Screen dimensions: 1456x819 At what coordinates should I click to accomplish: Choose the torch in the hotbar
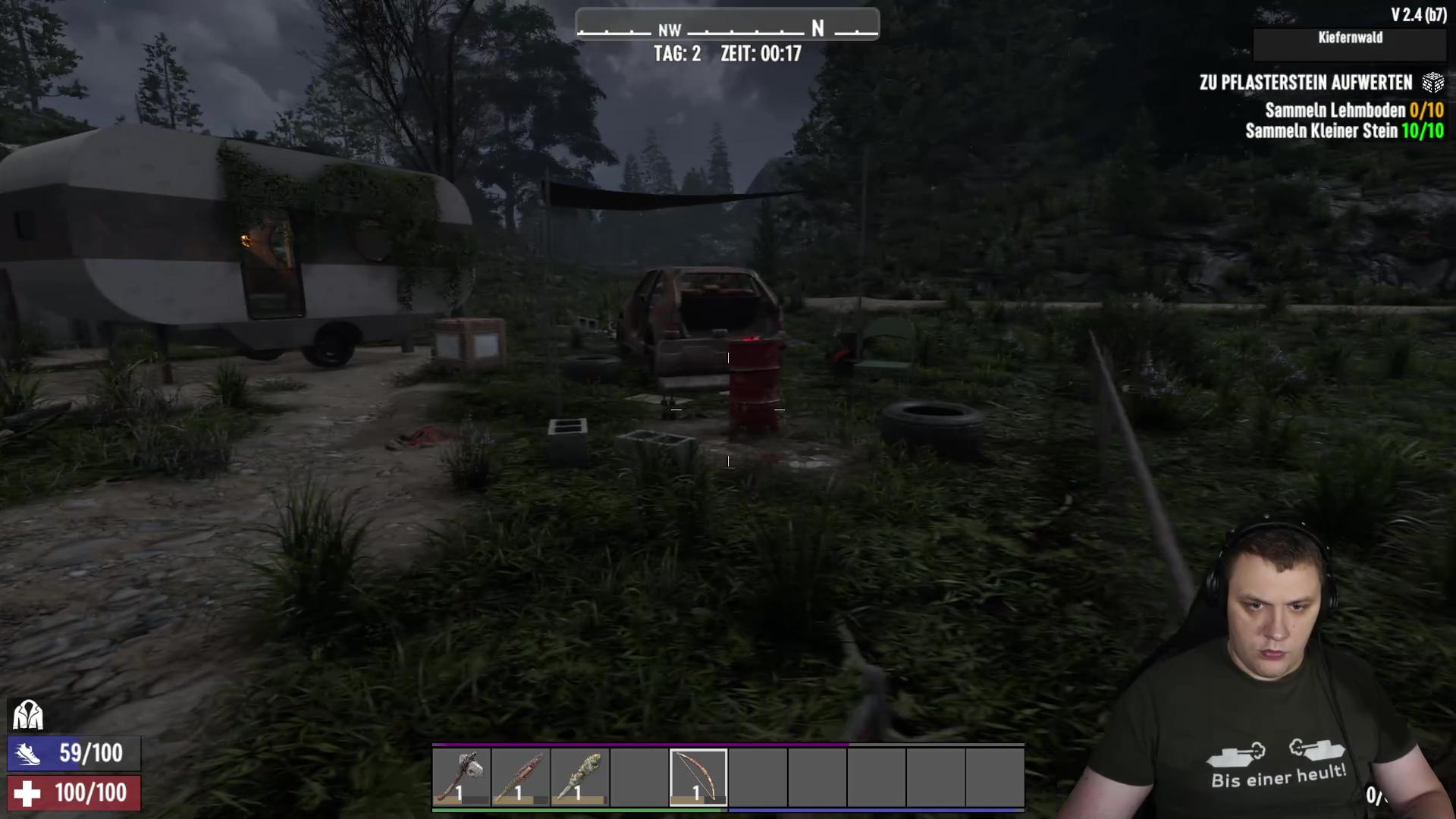click(x=580, y=777)
